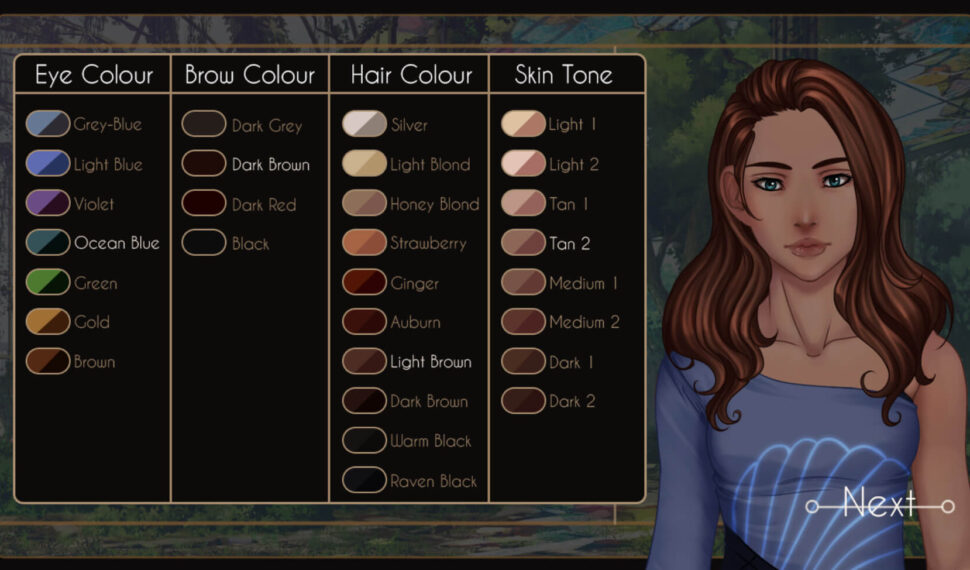The image size is (970, 570).
Task: Select the Light Blue eye colour
Action: coord(48,164)
